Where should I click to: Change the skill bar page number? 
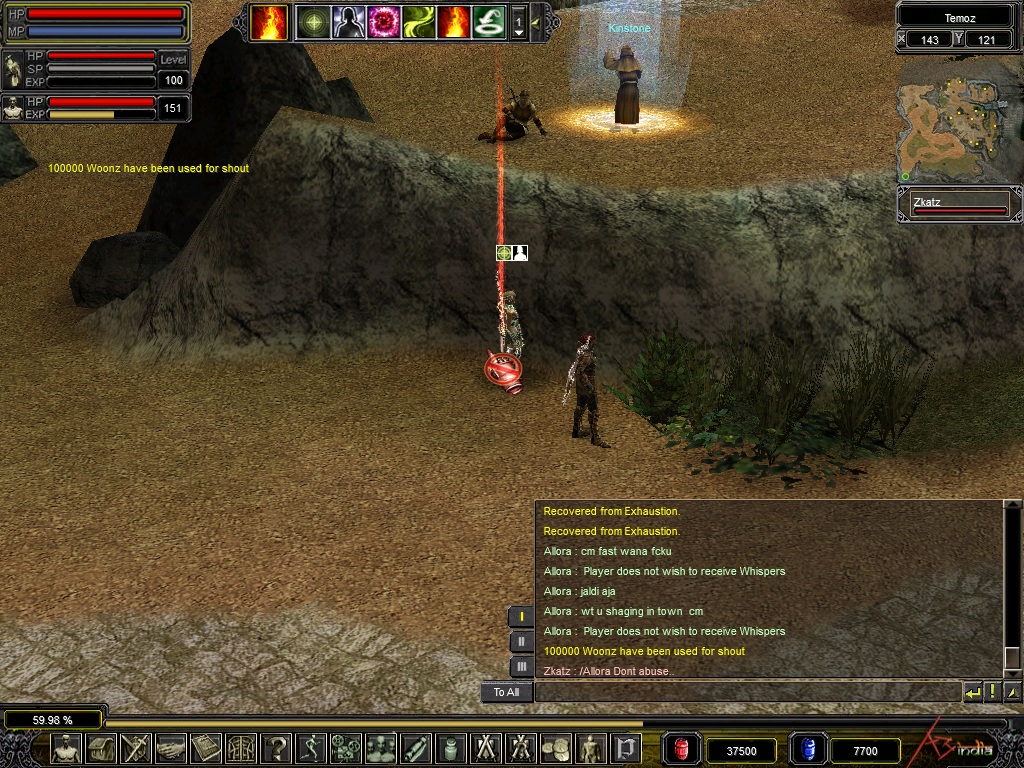point(518,22)
